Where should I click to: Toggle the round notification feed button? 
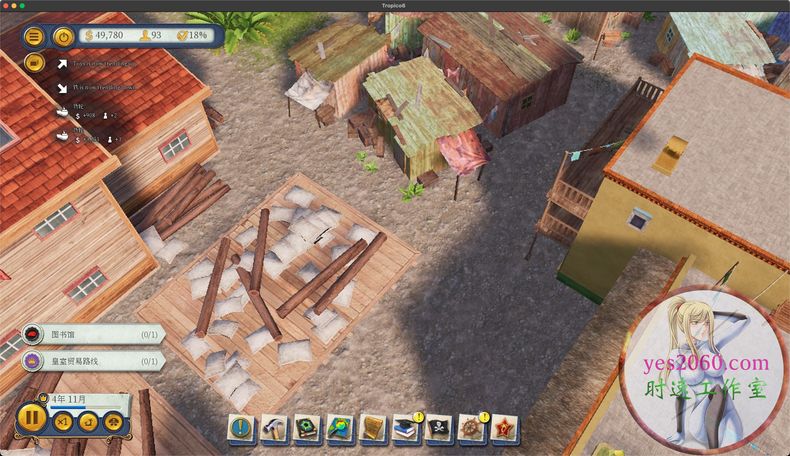pyautogui.click(x=34, y=62)
